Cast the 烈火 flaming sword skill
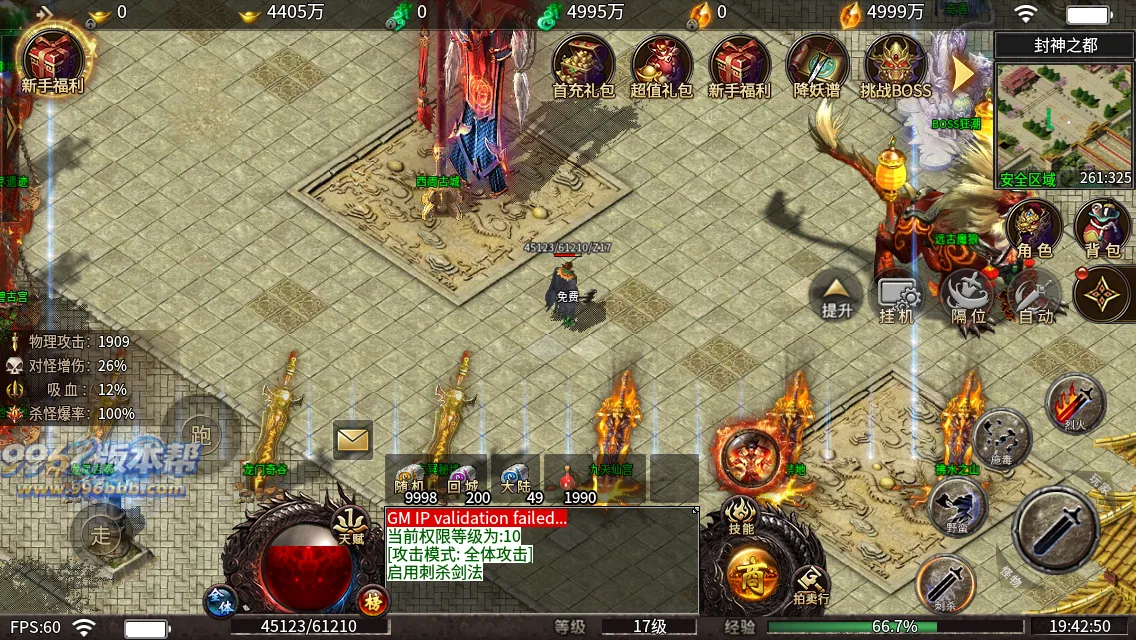The width and height of the screenshot is (1136, 640). [x=1075, y=402]
